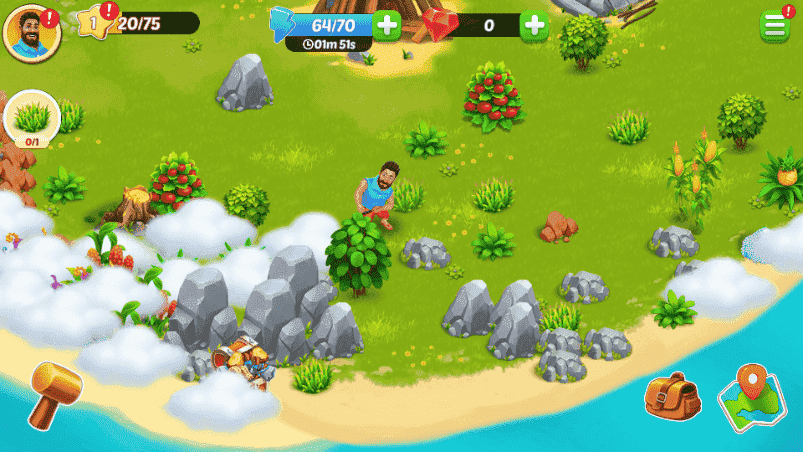Open the green hamburger menu

(774, 26)
